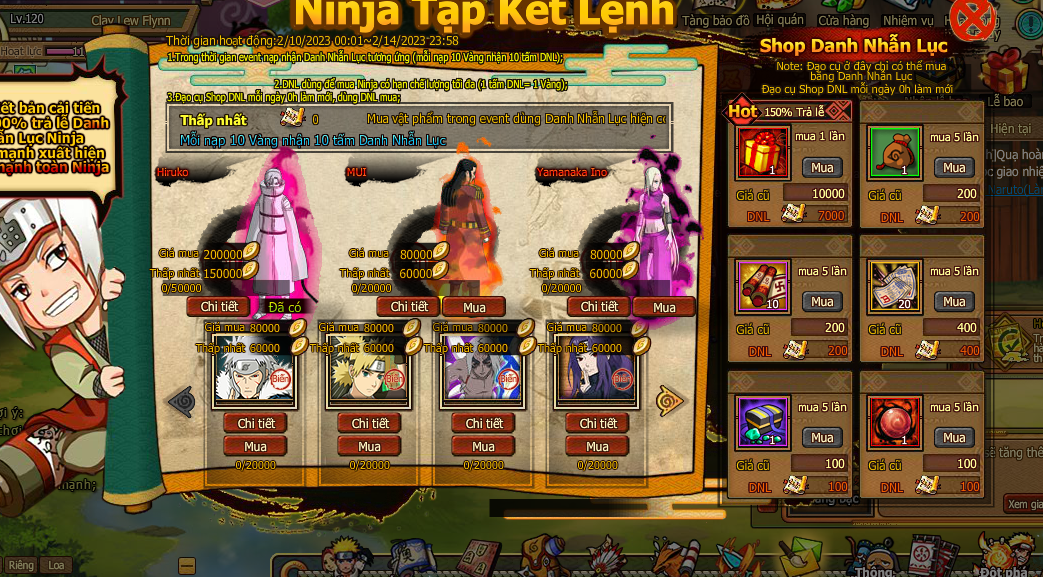Viewport: 1043px width, 577px height.
Task: Purchase Yamanaka Ino using Mua
Action: [x=664, y=307]
